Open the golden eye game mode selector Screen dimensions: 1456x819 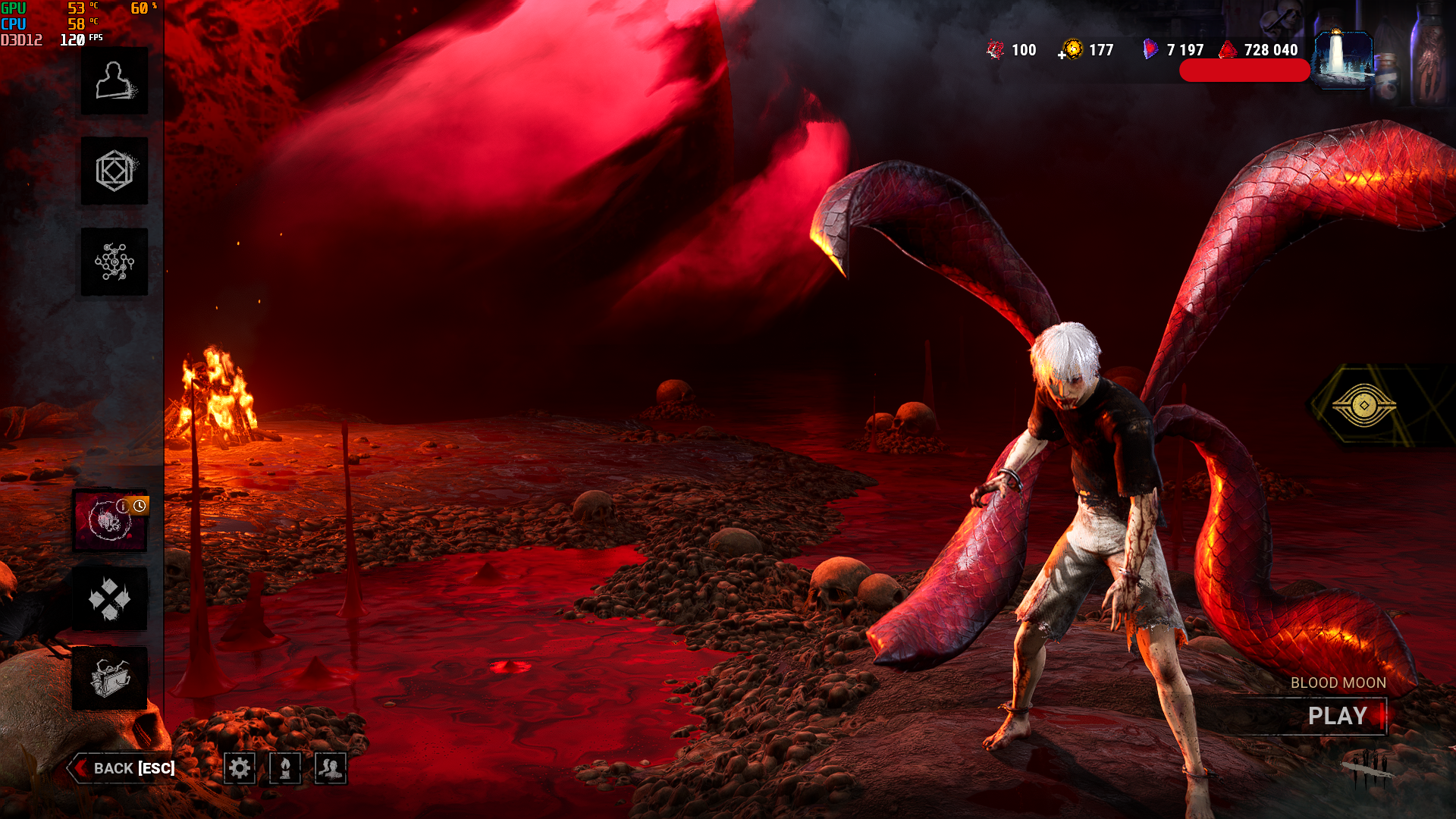click(1363, 406)
